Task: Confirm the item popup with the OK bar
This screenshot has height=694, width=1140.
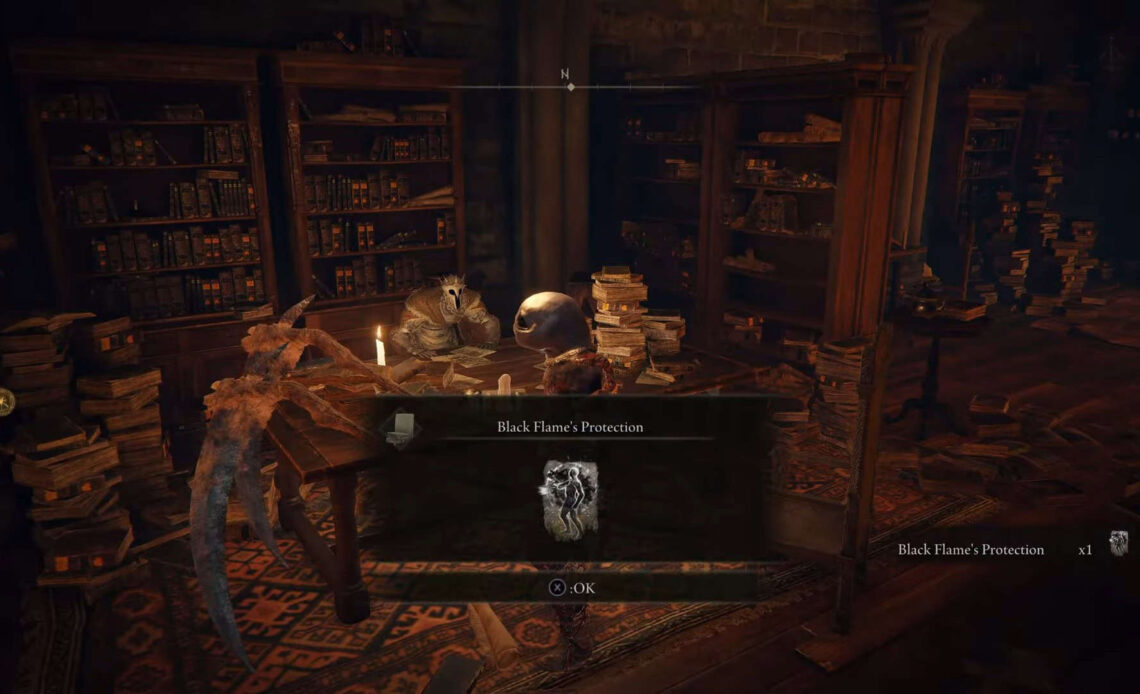Action: 571,588
